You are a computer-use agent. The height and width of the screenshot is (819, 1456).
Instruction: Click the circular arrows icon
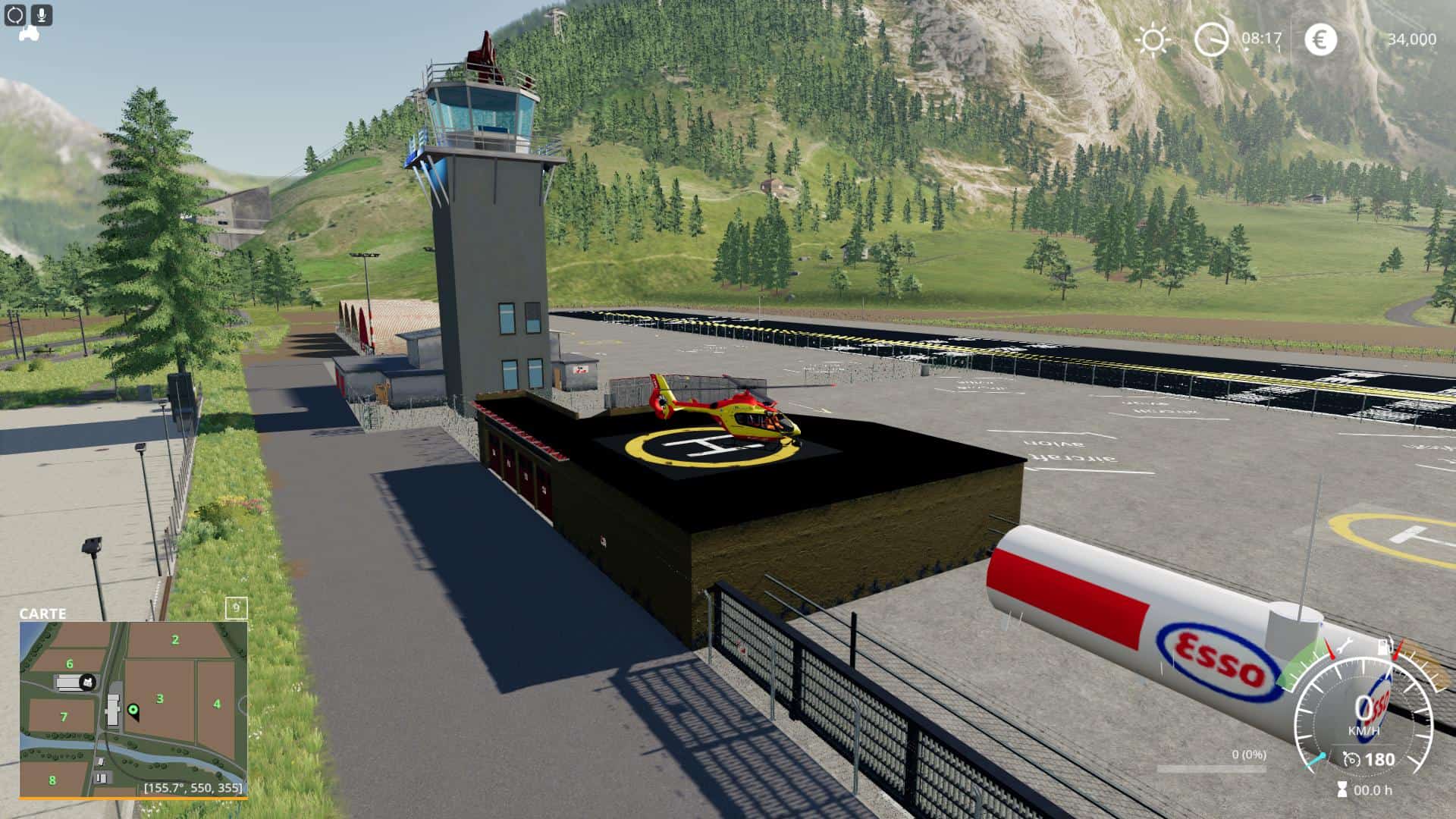coord(15,14)
